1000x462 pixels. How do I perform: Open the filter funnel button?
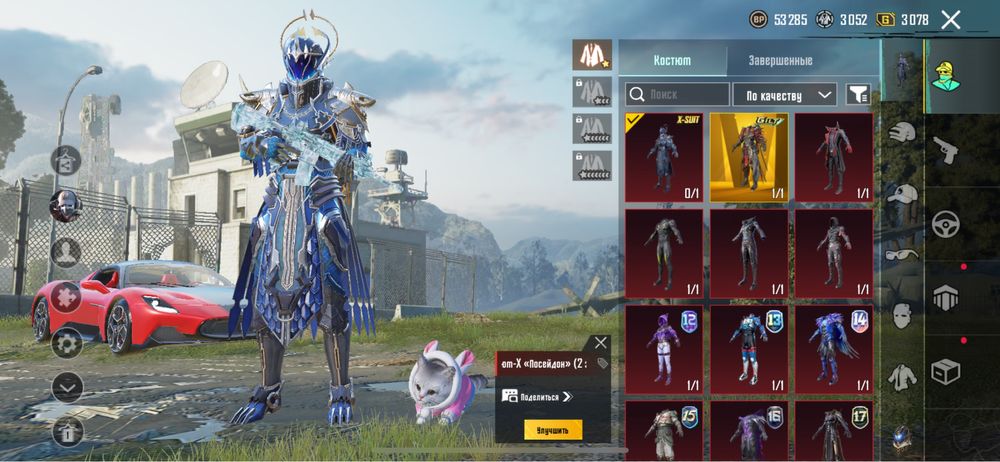pyautogui.click(x=858, y=94)
